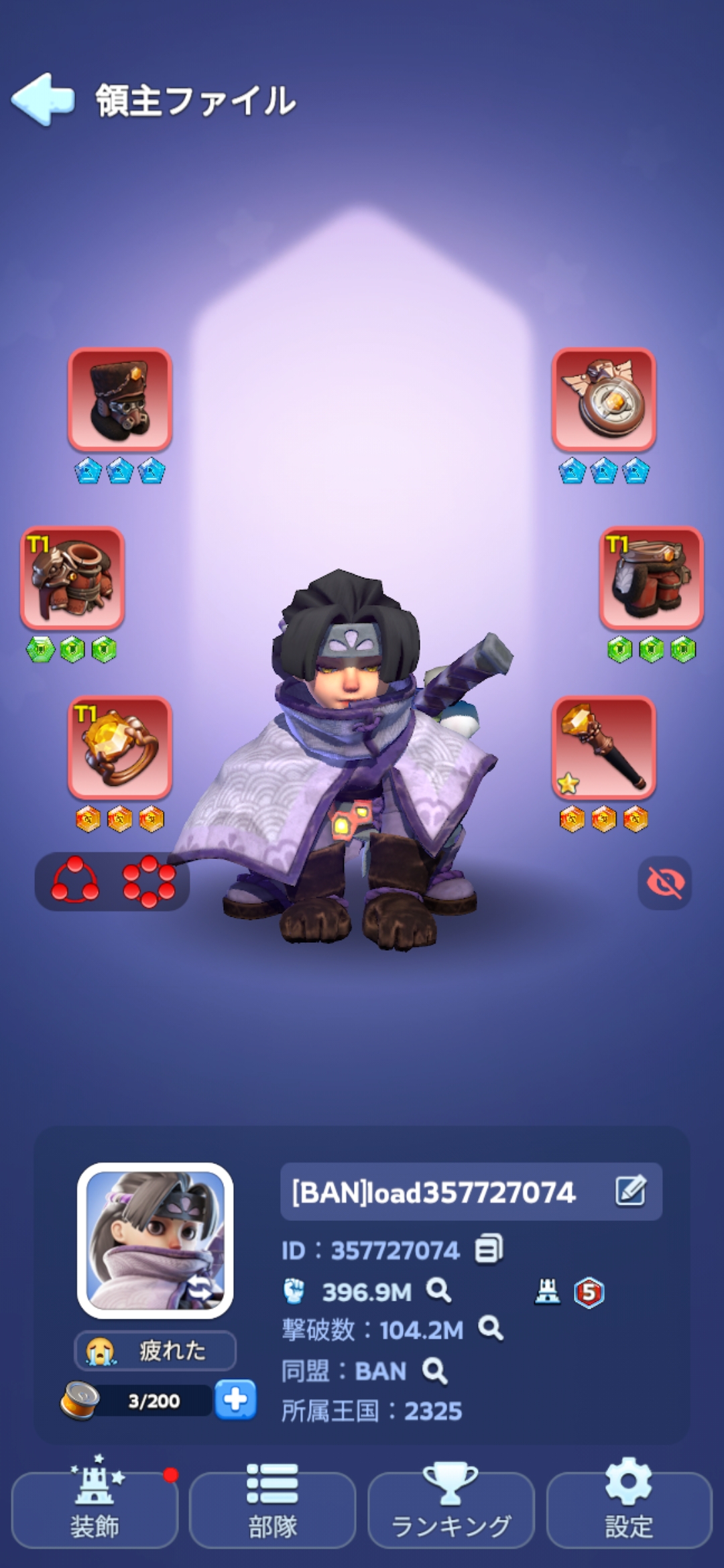Open the 装飾 decoration menu
This screenshot has height=1568, width=724.
95,1509
